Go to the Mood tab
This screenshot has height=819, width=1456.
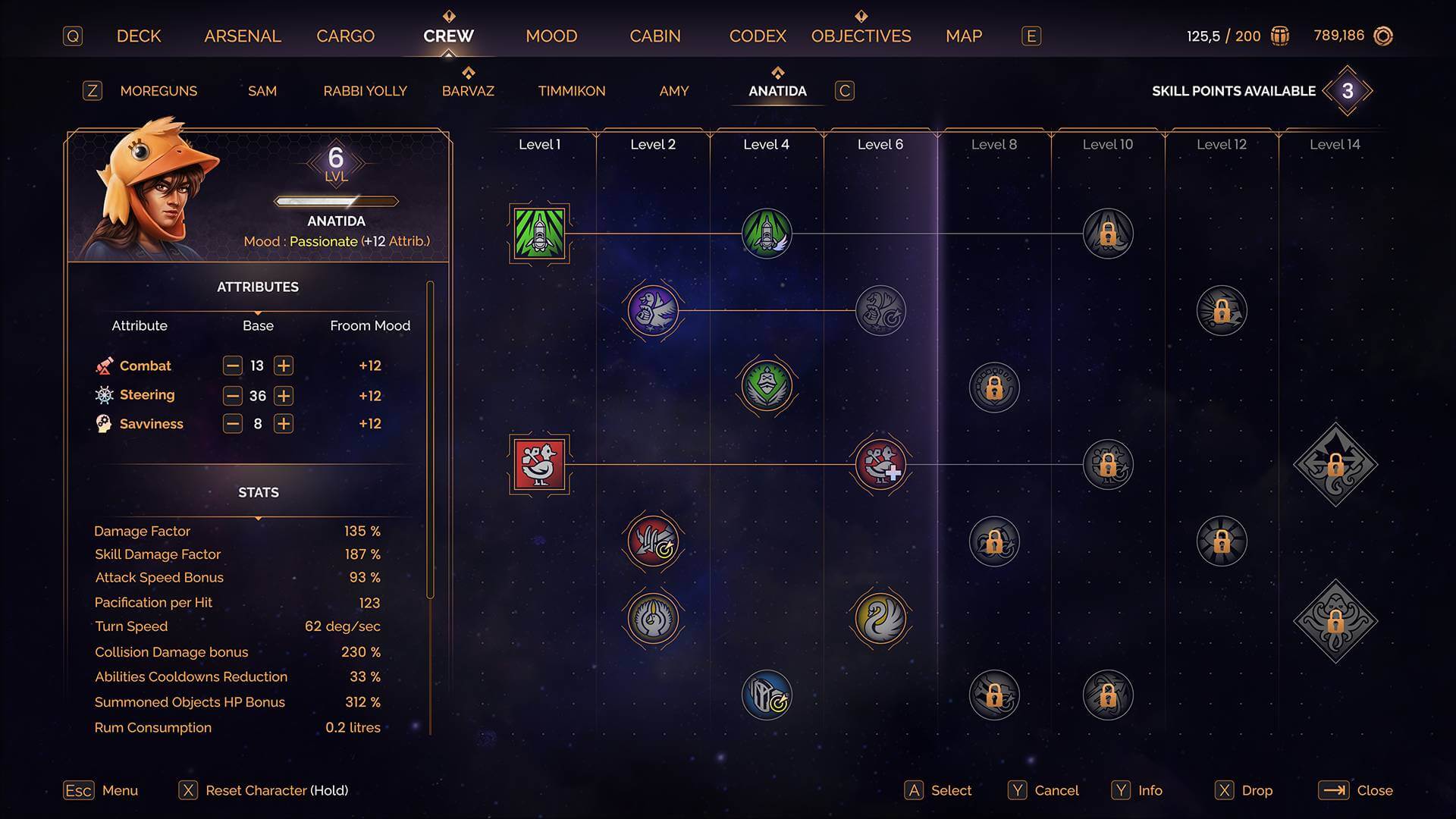pos(551,36)
